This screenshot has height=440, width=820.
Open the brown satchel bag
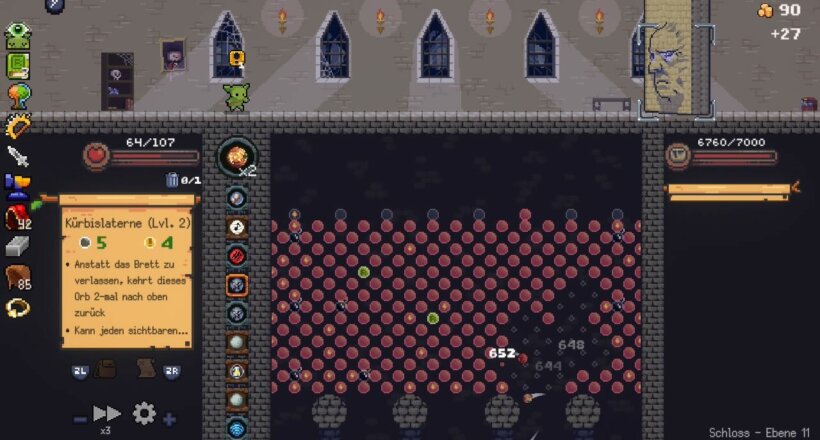105,369
